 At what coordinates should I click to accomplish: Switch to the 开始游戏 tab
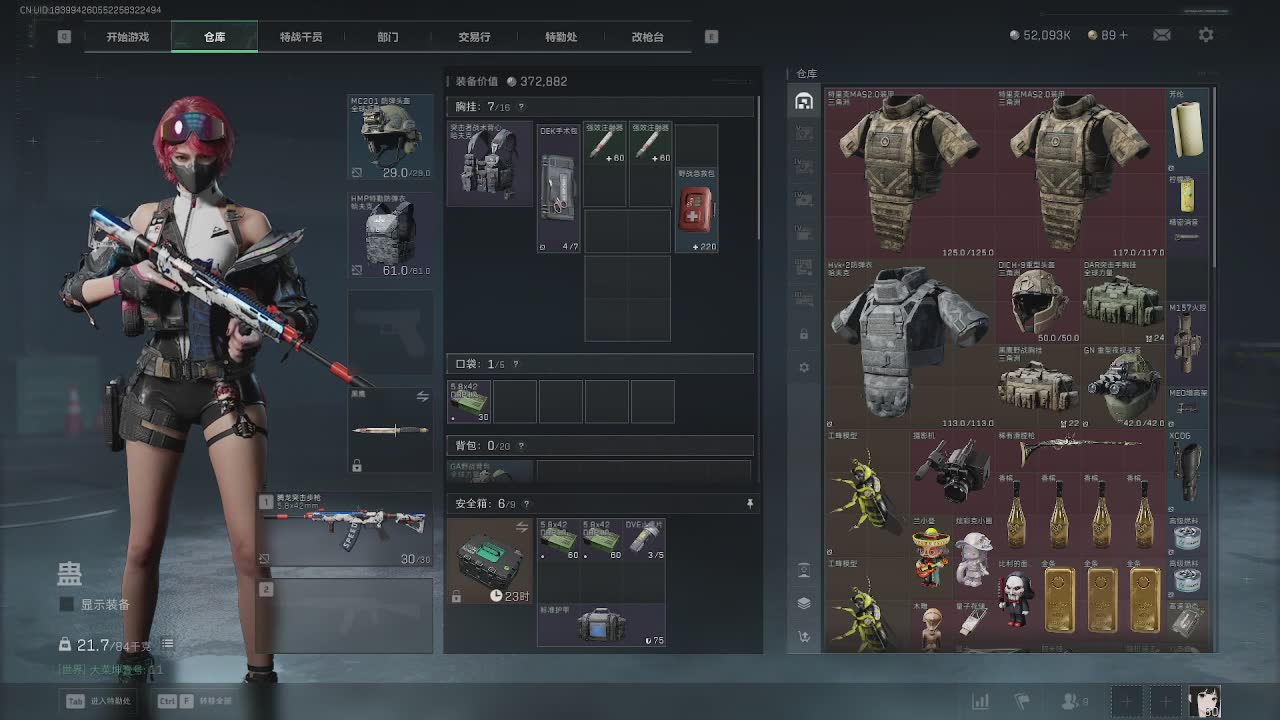pyautogui.click(x=128, y=37)
